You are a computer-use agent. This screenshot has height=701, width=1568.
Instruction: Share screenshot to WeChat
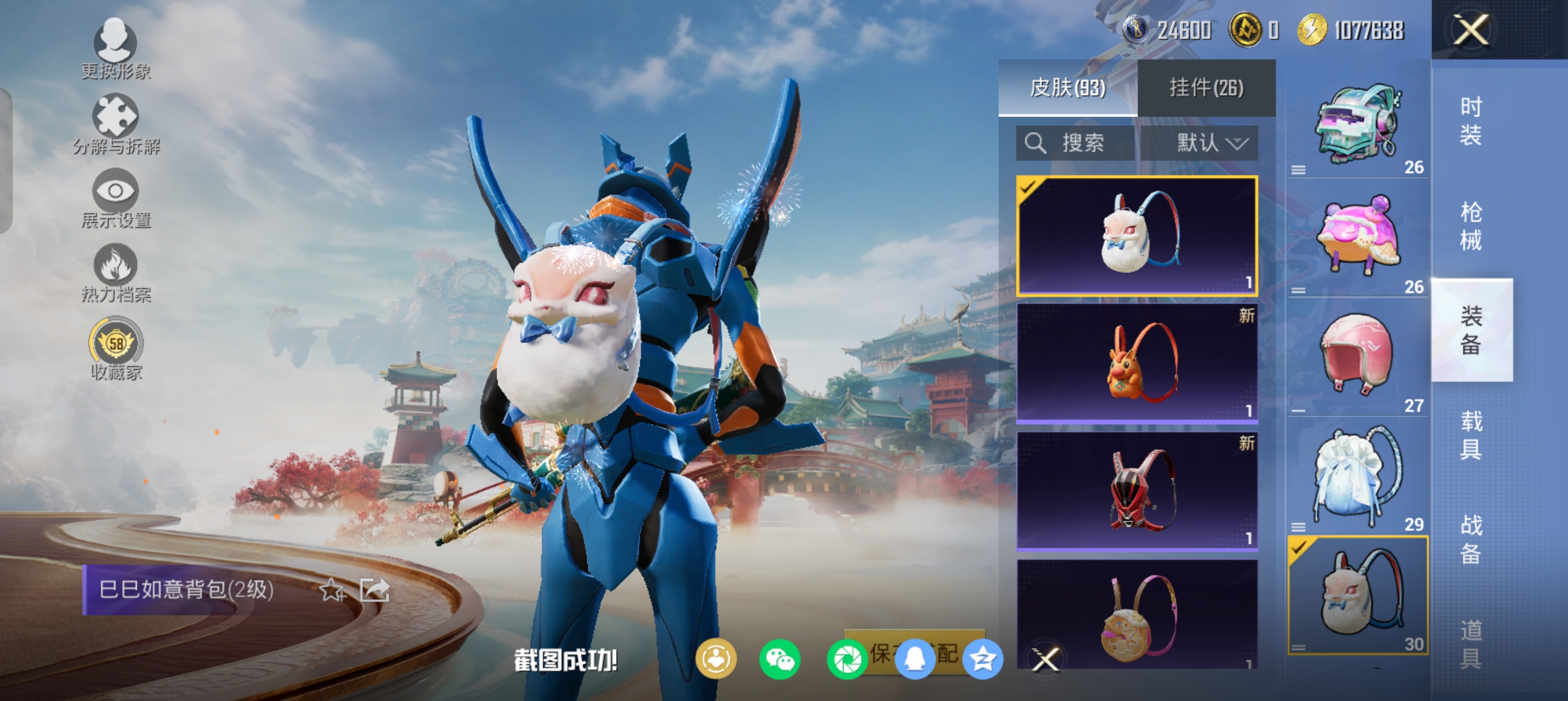pos(779,659)
